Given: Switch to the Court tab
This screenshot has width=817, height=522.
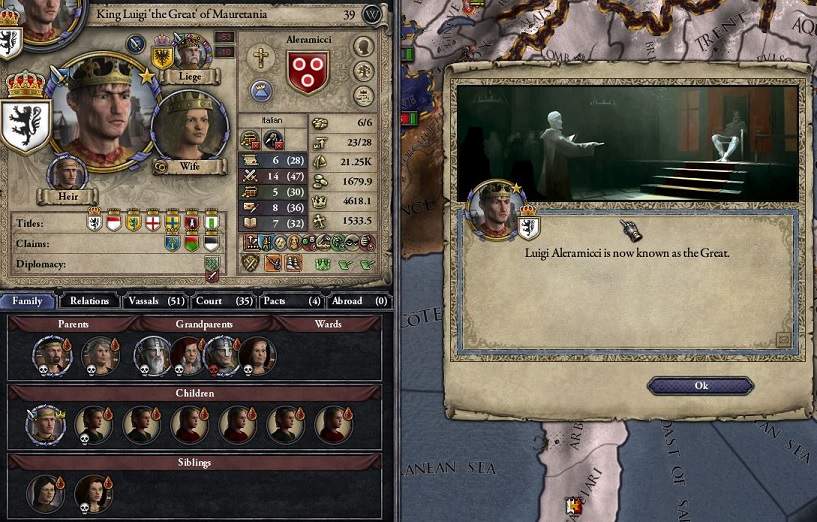Looking at the screenshot, I should coord(226,300).
